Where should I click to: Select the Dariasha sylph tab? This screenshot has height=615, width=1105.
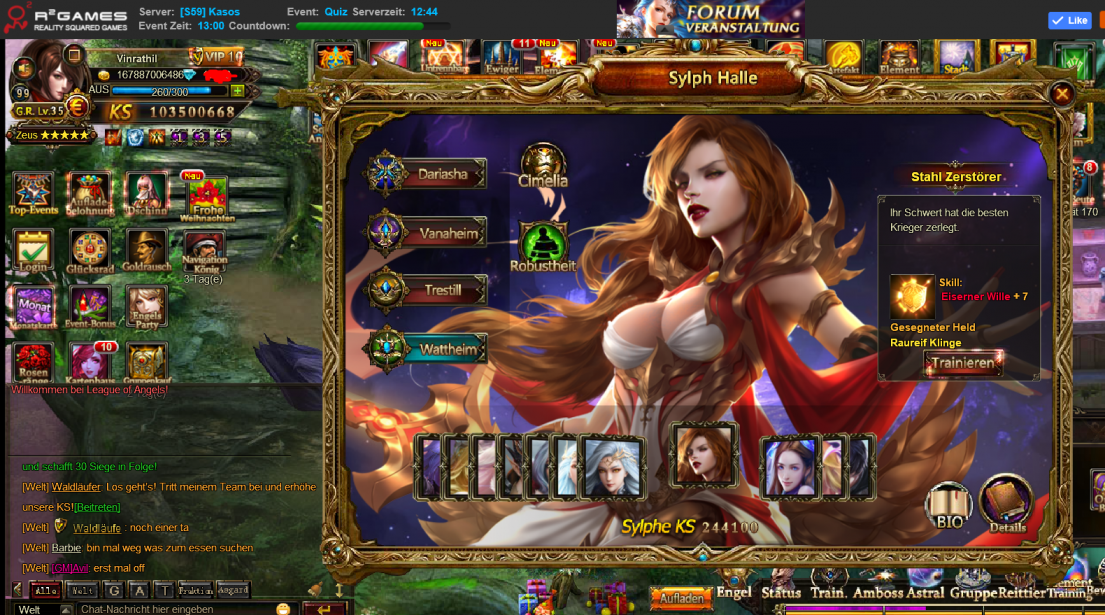pyautogui.click(x=430, y=174)
